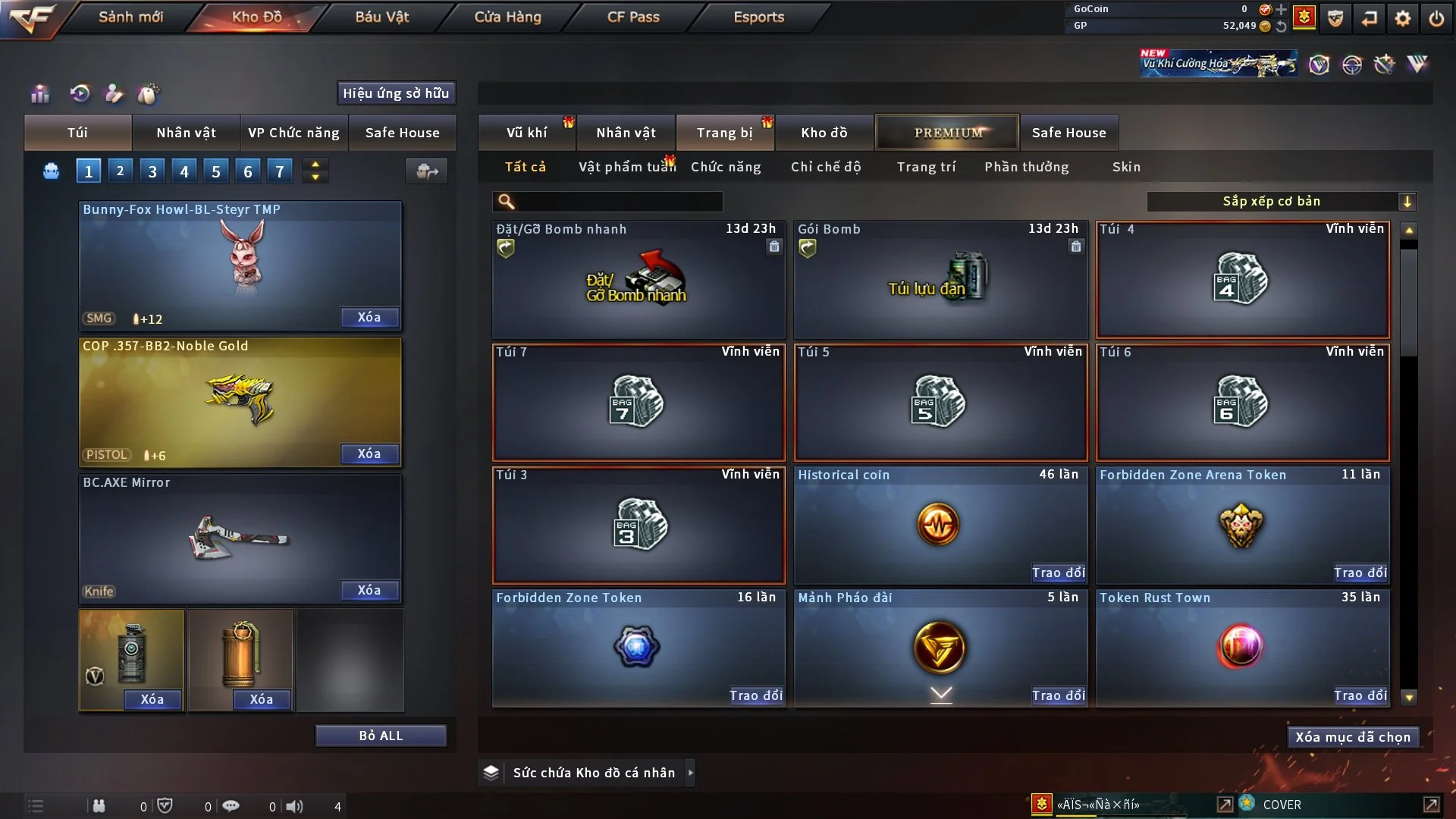Select the Trang bị inventory tab
Viewport: 1456px width, 819px height.
click(724, 133)
